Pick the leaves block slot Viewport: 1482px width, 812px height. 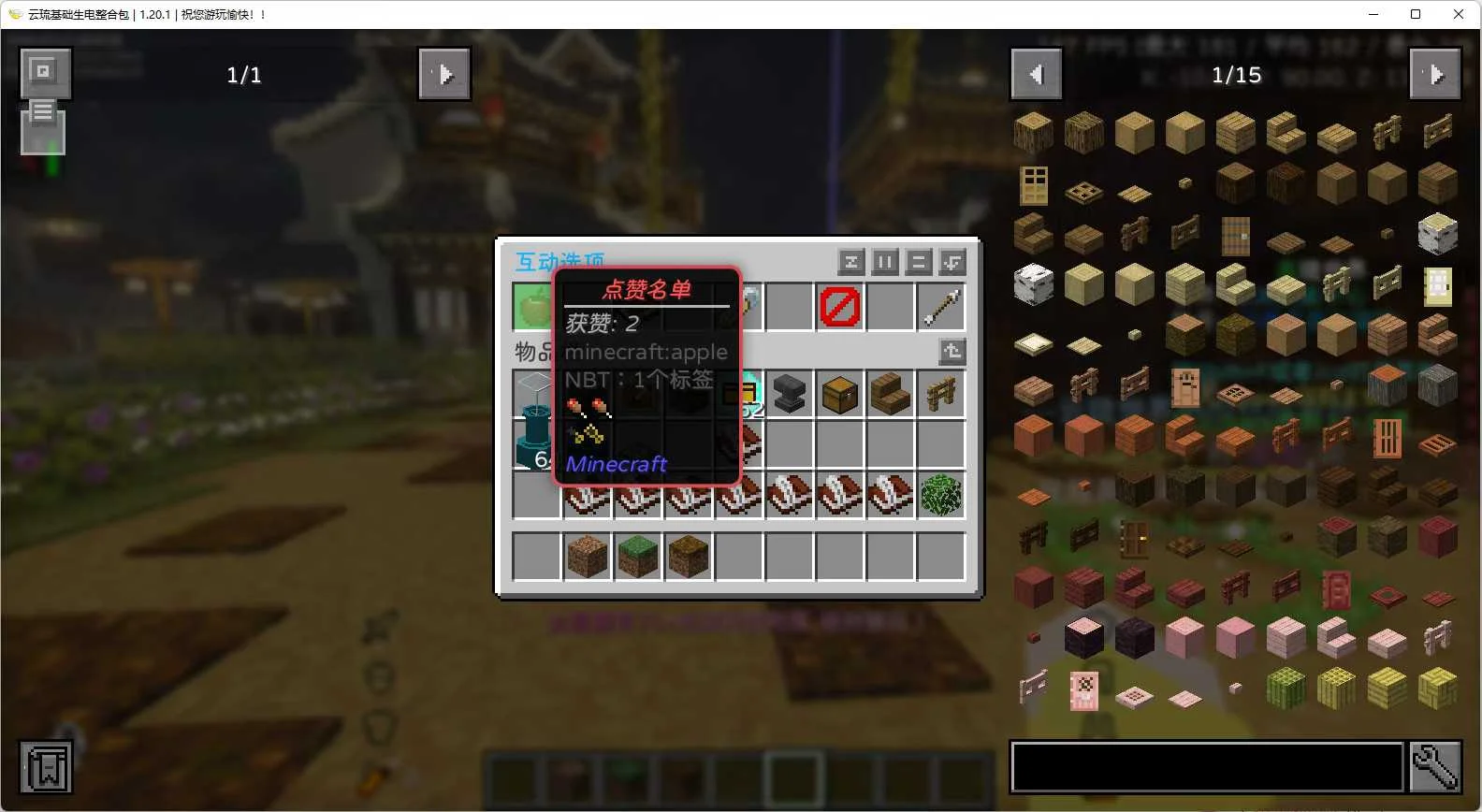pyautogui.click(x=940, y=495)
